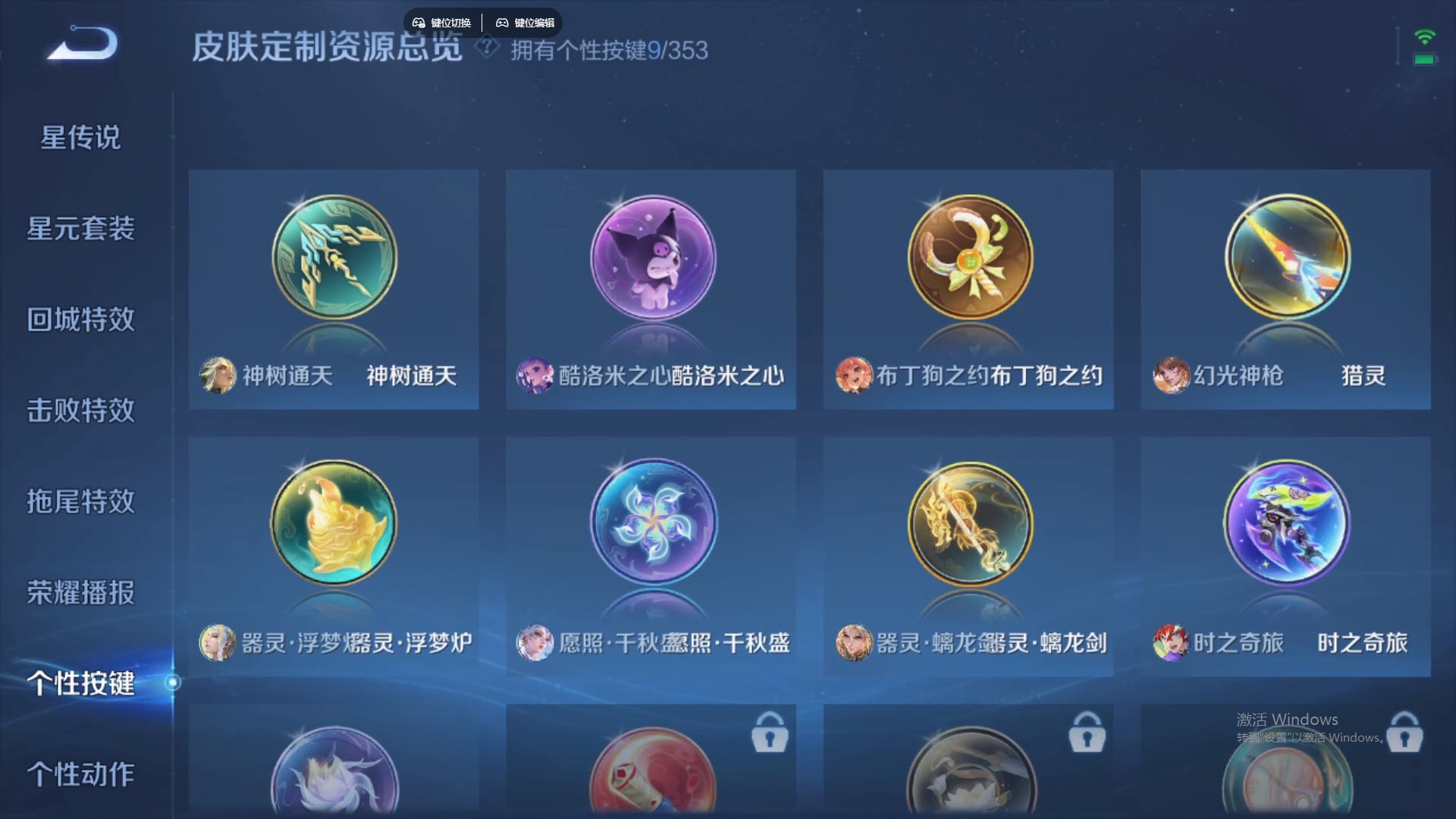Viewport: 1456px width, 819px height.
Task: Switch to the 星传说 tab
Action: pos(80,138)
